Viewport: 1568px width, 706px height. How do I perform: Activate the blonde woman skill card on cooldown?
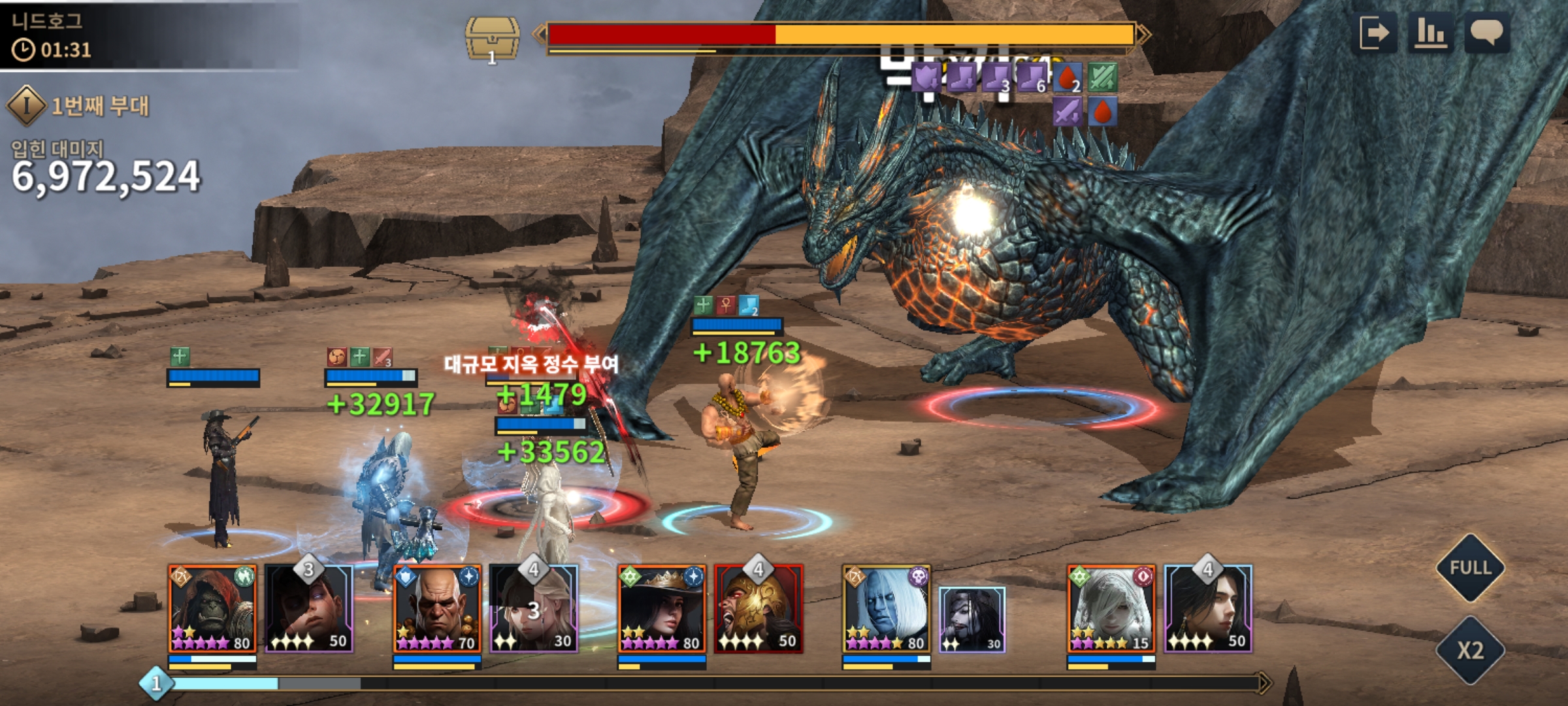tap(534, 609)
